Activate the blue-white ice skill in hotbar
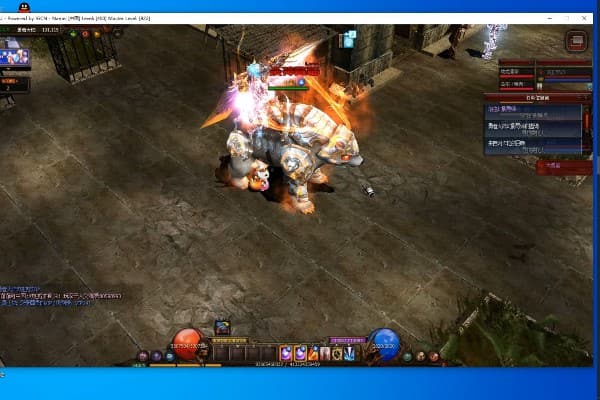Viewport: 600px width, 400px height. 349,352
